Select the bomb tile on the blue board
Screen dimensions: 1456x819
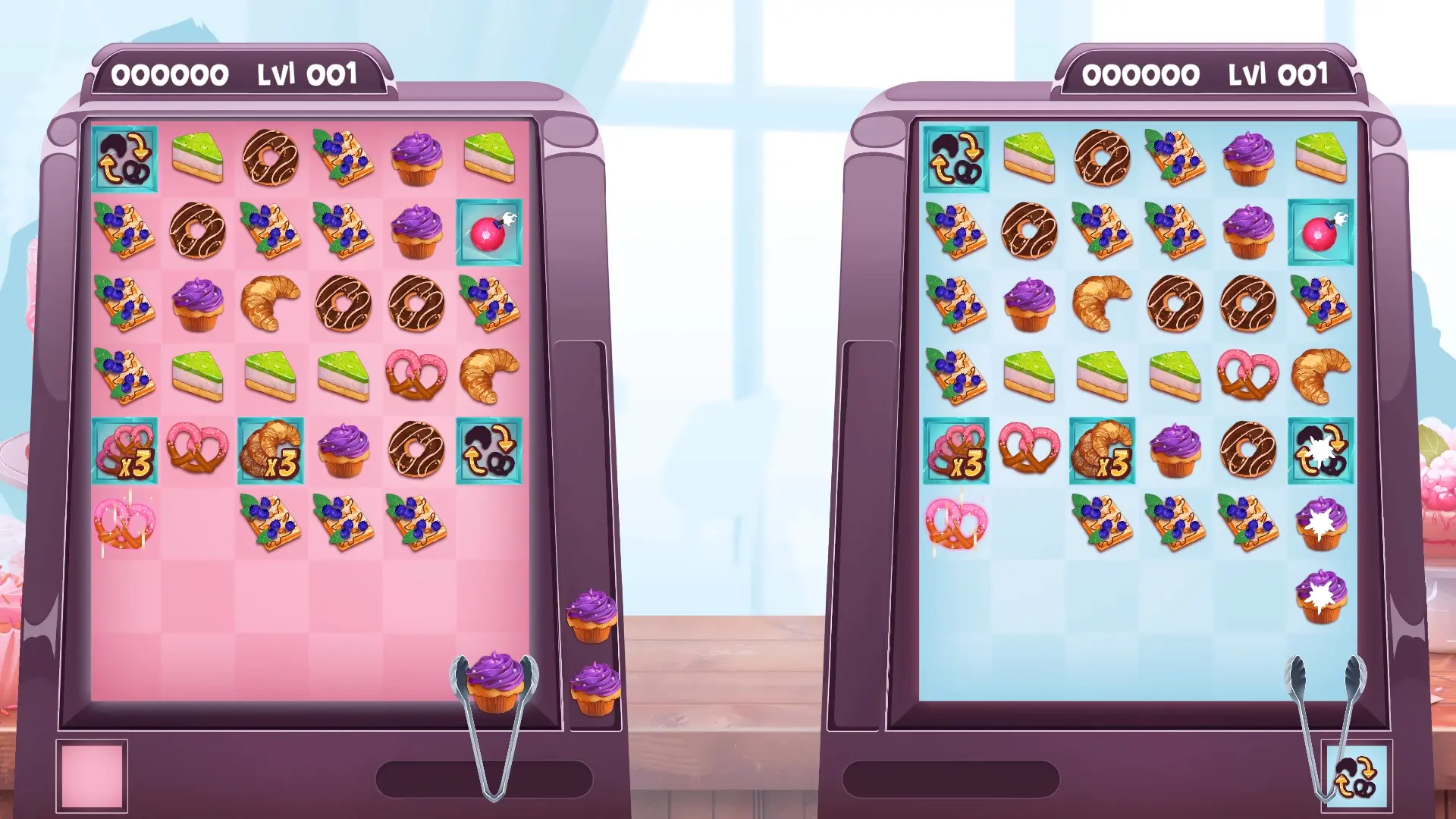[x=1320, y=232]
